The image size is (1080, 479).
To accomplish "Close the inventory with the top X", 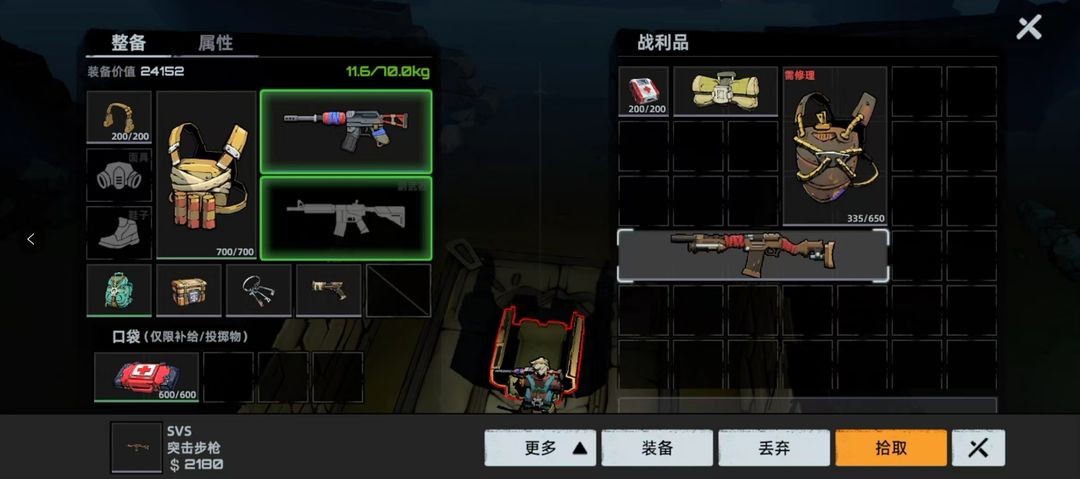I will pos(1028,28).
